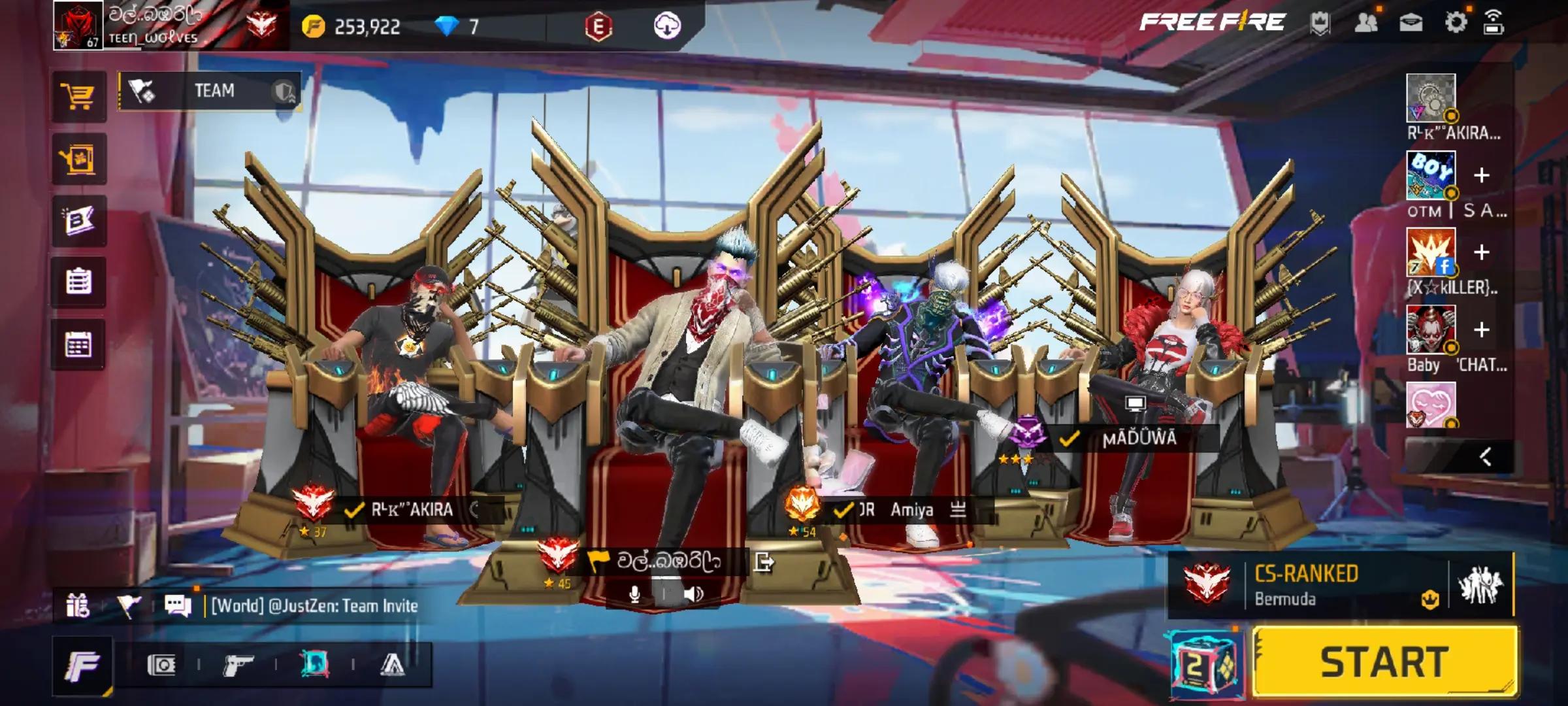Open the diamond currency top-up
The width and height of the screenshot is (1568, 706).
[x=448, y=27]
